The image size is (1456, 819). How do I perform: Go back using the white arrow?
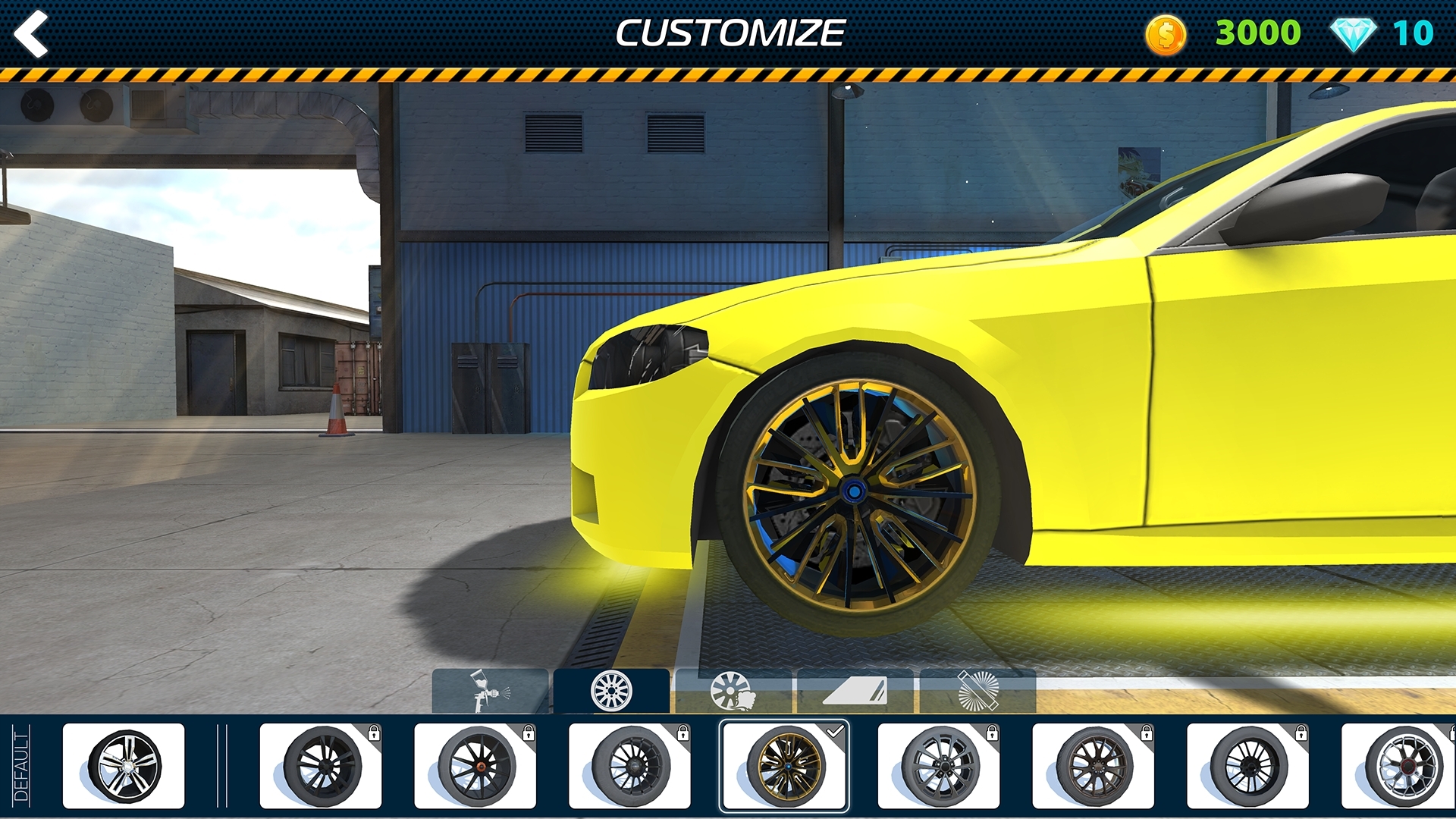point(32,34)
